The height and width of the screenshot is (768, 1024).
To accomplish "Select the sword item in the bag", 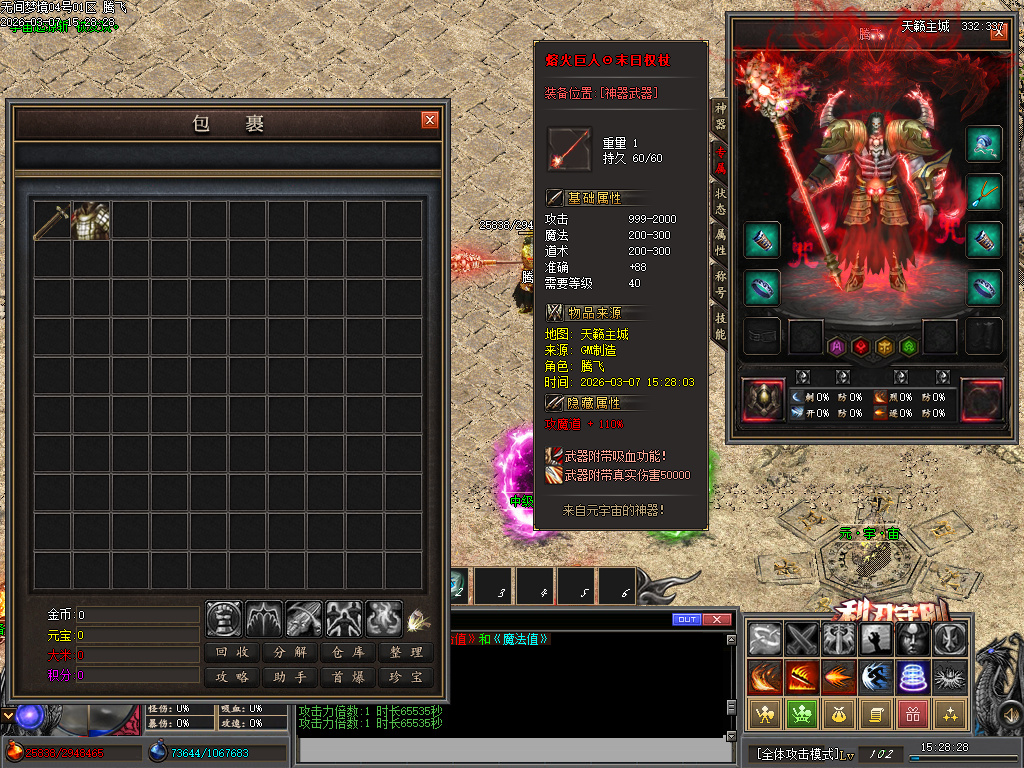I will point(52,221).
